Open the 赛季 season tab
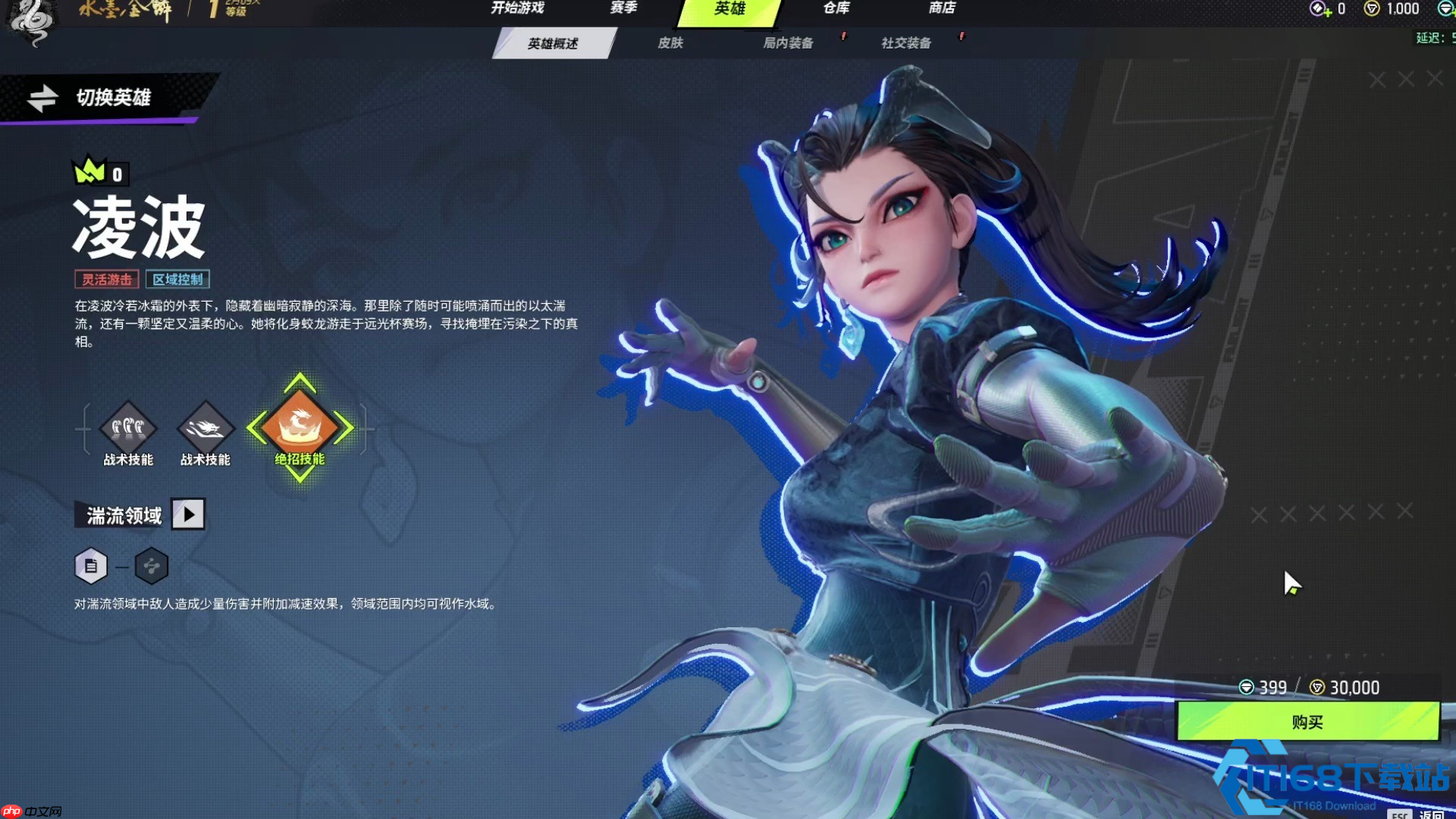1456x819 pixels. click(623, 8)
